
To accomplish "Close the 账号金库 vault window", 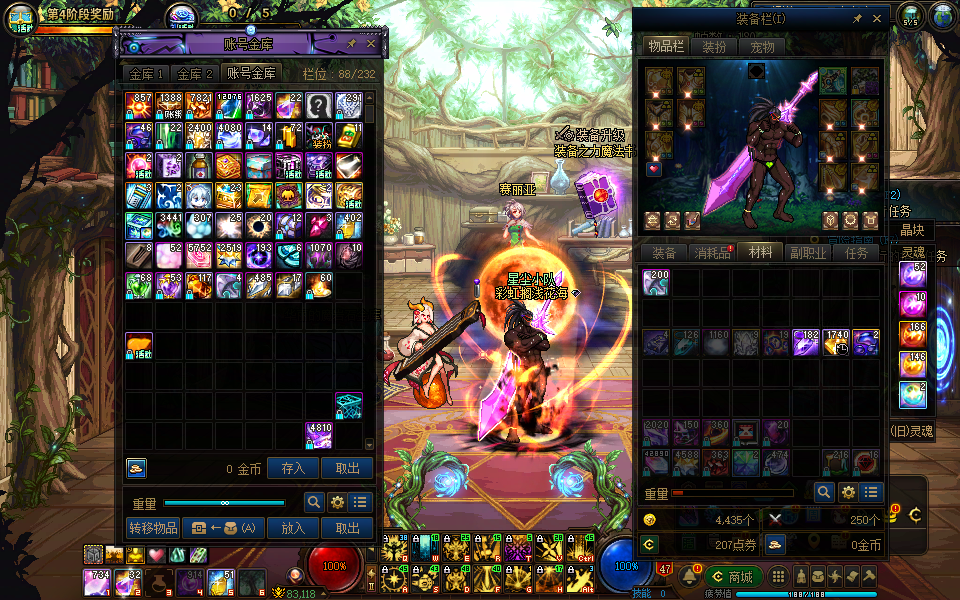I will [x=371, y=44].
